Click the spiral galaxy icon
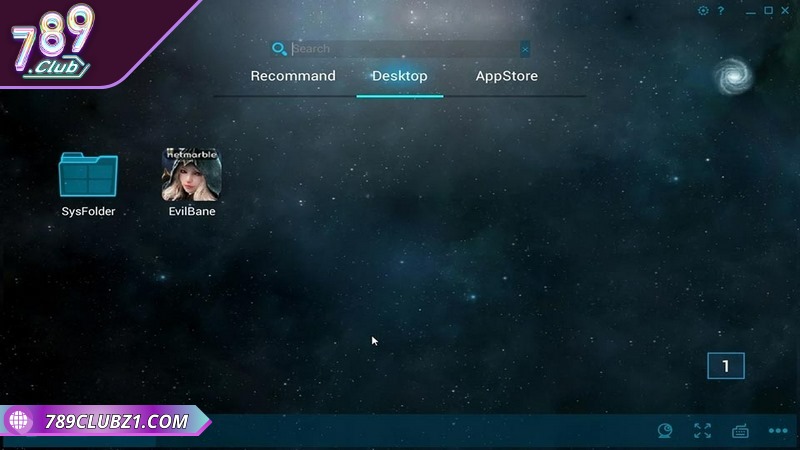This screenshot has width=800, height=450. (733, 73)
